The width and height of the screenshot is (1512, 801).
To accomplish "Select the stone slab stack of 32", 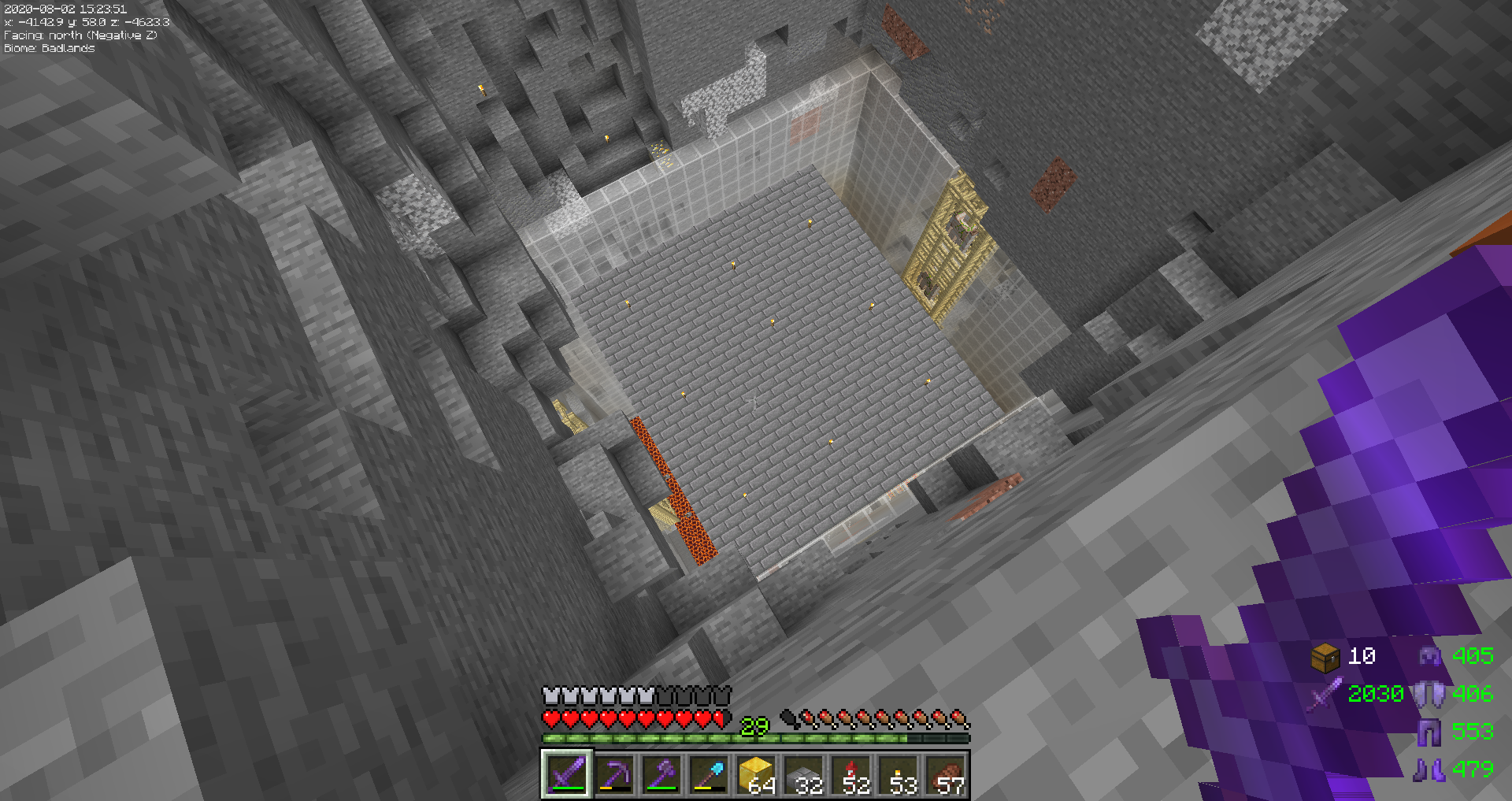I will [x=803, y=774].
